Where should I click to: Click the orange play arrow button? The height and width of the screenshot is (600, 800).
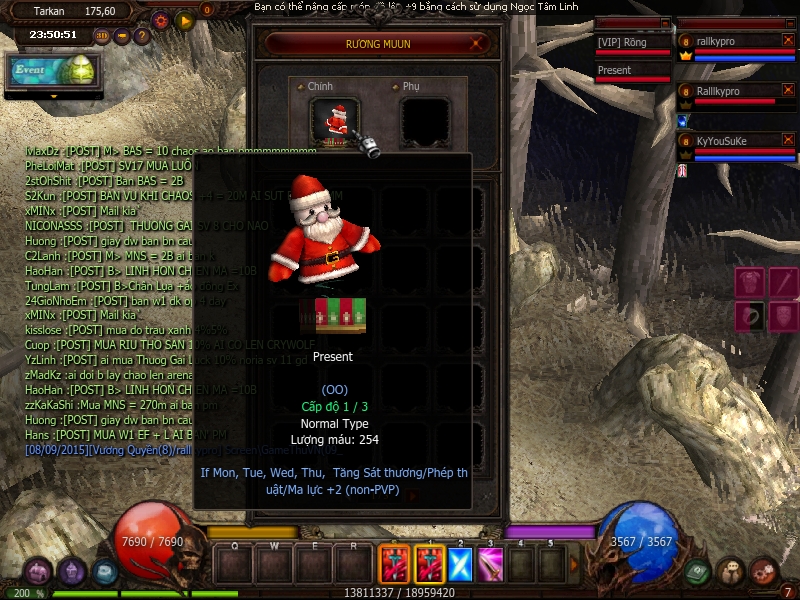click(184, 19)
